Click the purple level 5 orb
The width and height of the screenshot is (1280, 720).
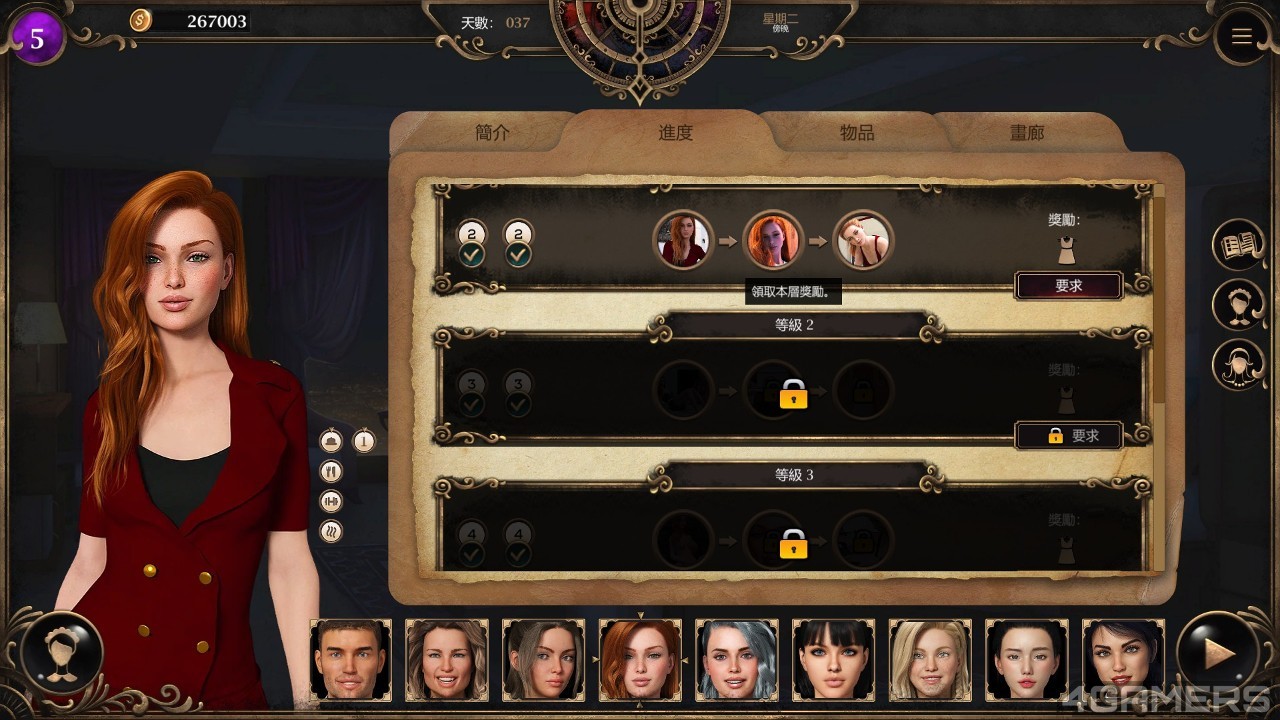tap(37, 39)
